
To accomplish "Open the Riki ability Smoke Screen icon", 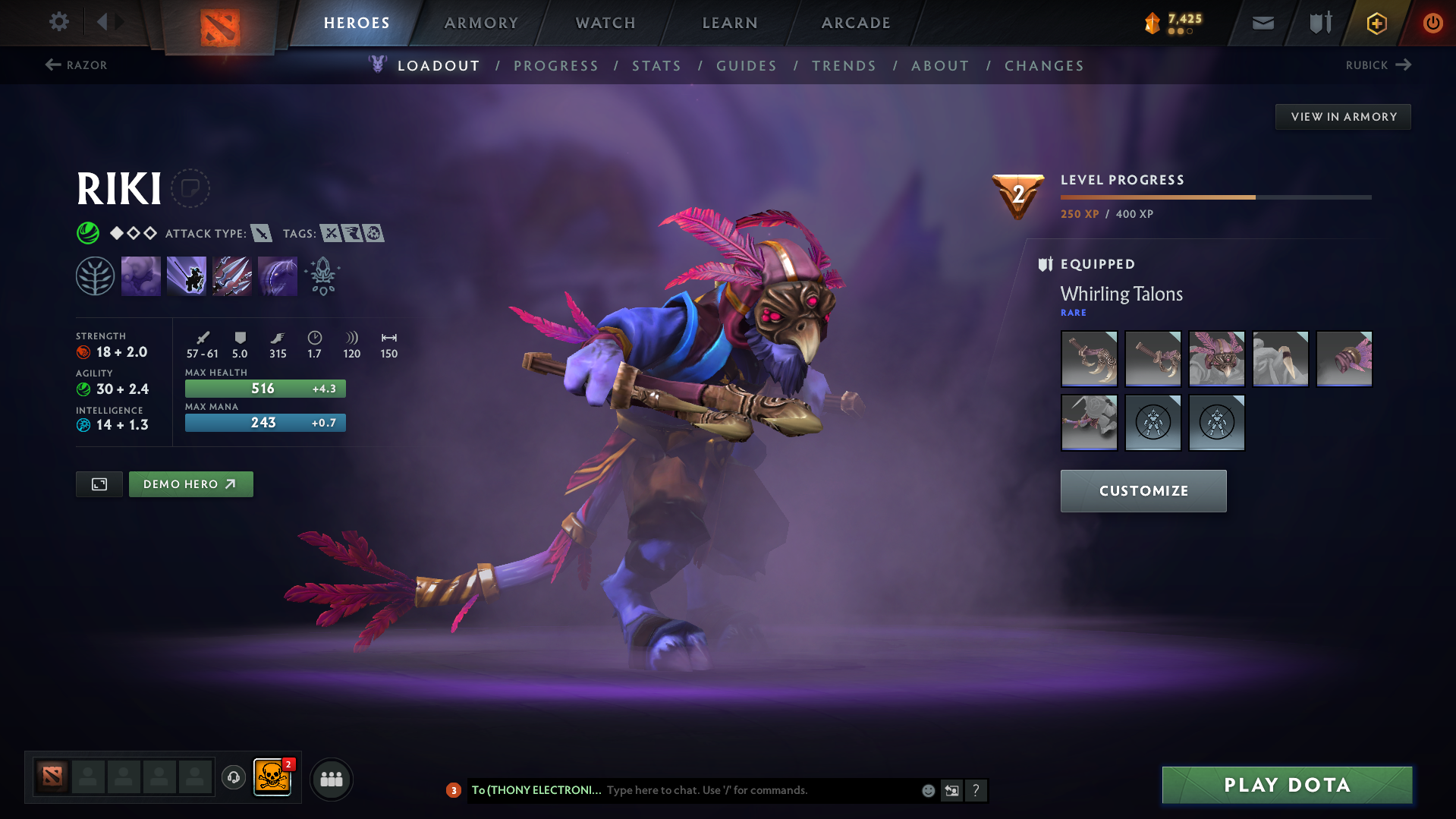I will pyautogui.click(x=141, y=276).
